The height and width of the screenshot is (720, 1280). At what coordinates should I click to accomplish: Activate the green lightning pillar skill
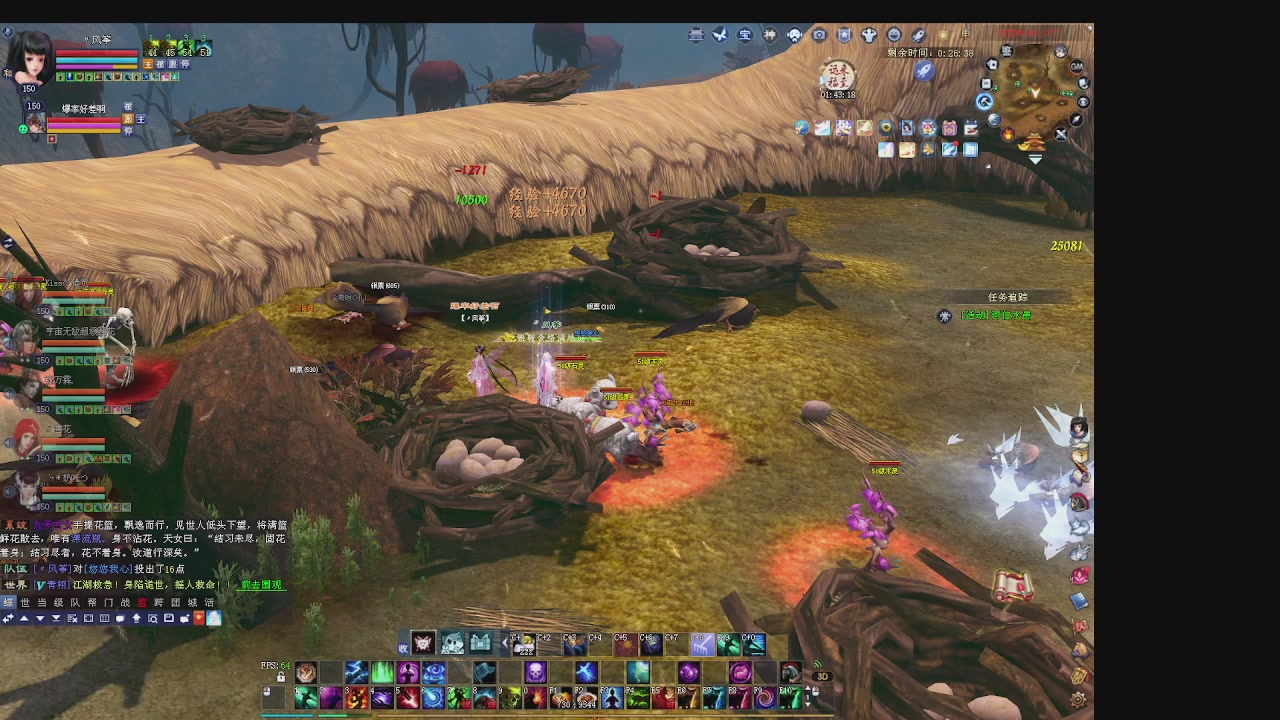tap(382, 672)
